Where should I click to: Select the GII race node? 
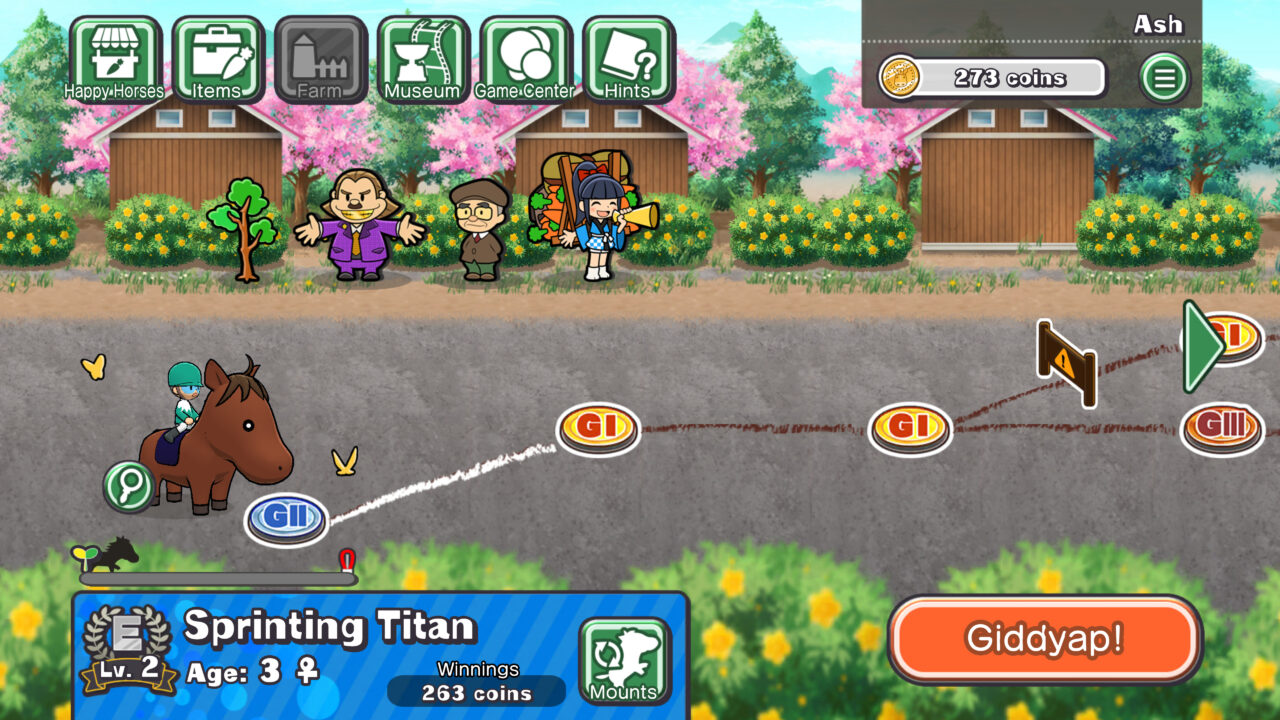pyautogui.click(x=288, y=517)
